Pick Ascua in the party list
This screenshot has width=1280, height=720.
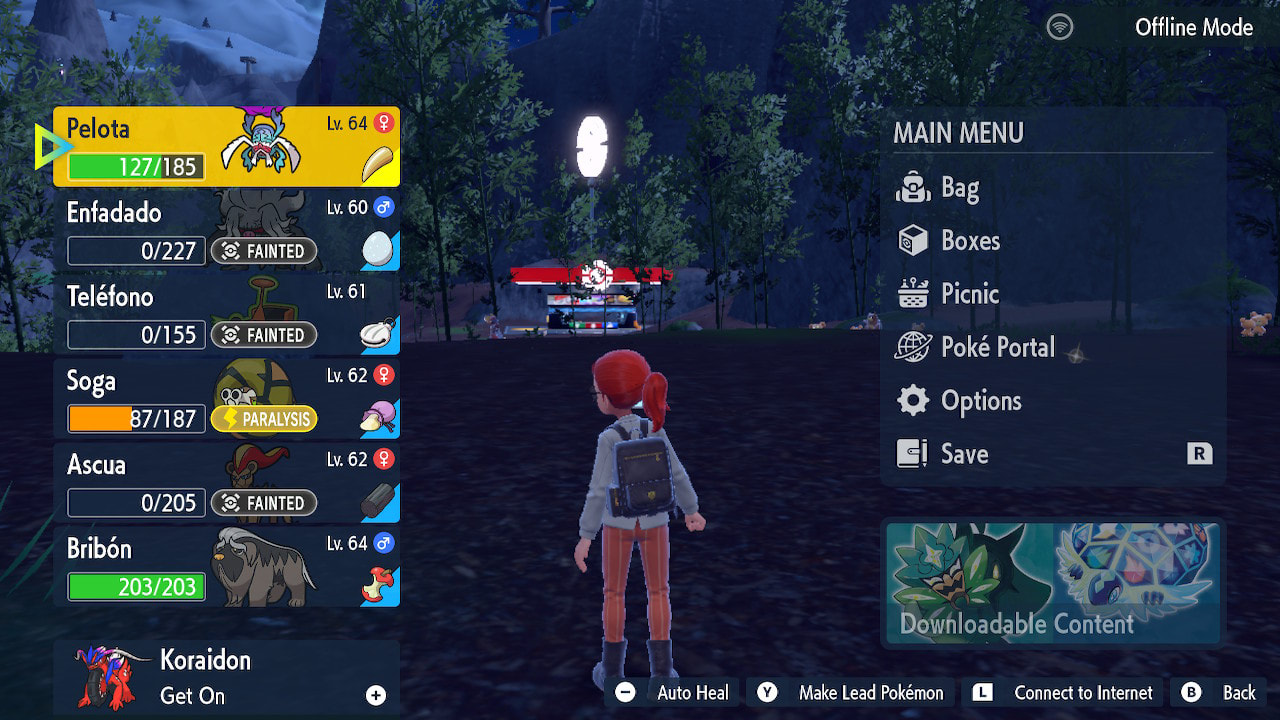pyautogui.click(x=226, y=483)
